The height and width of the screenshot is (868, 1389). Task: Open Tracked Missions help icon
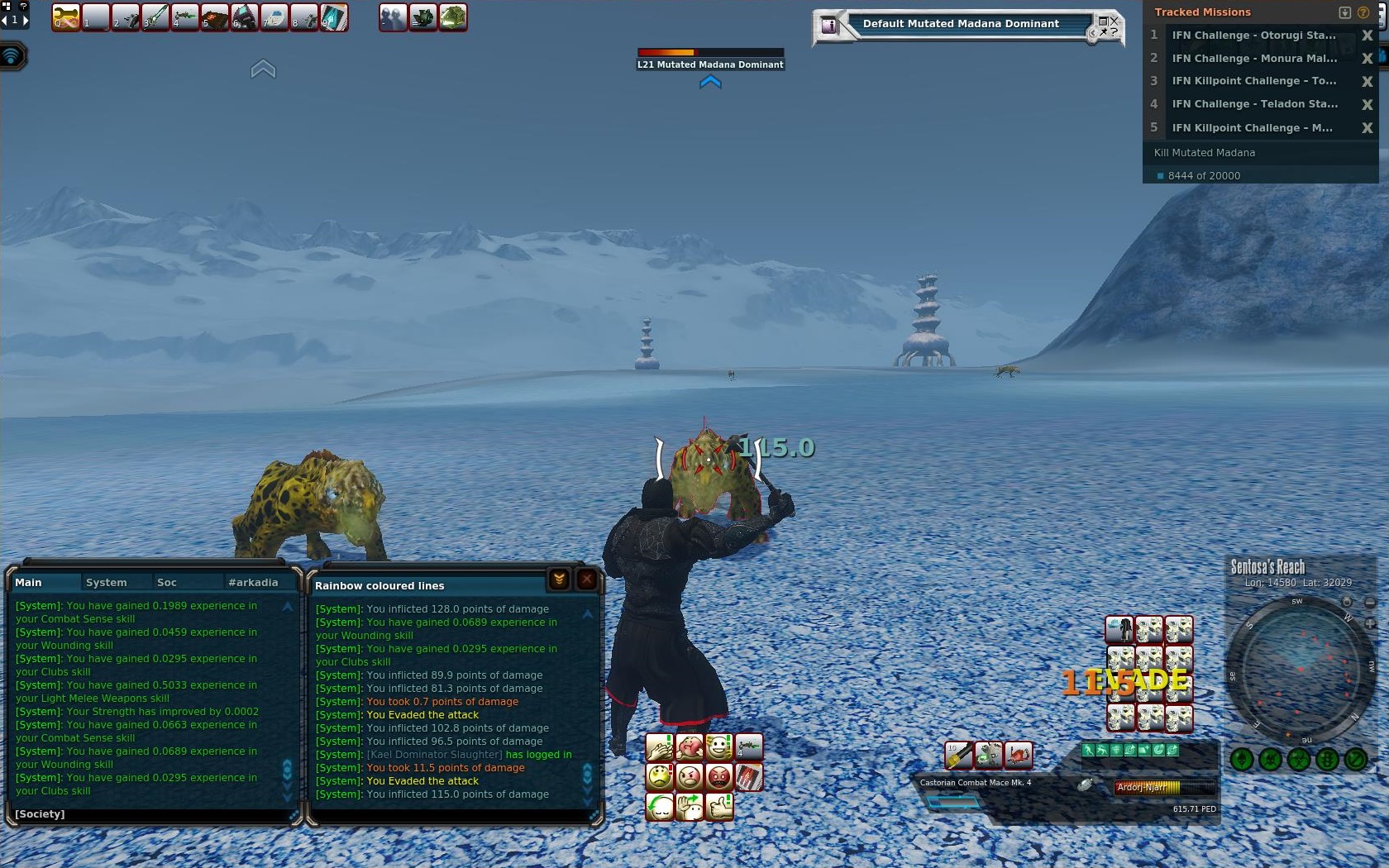[1363, 12]
